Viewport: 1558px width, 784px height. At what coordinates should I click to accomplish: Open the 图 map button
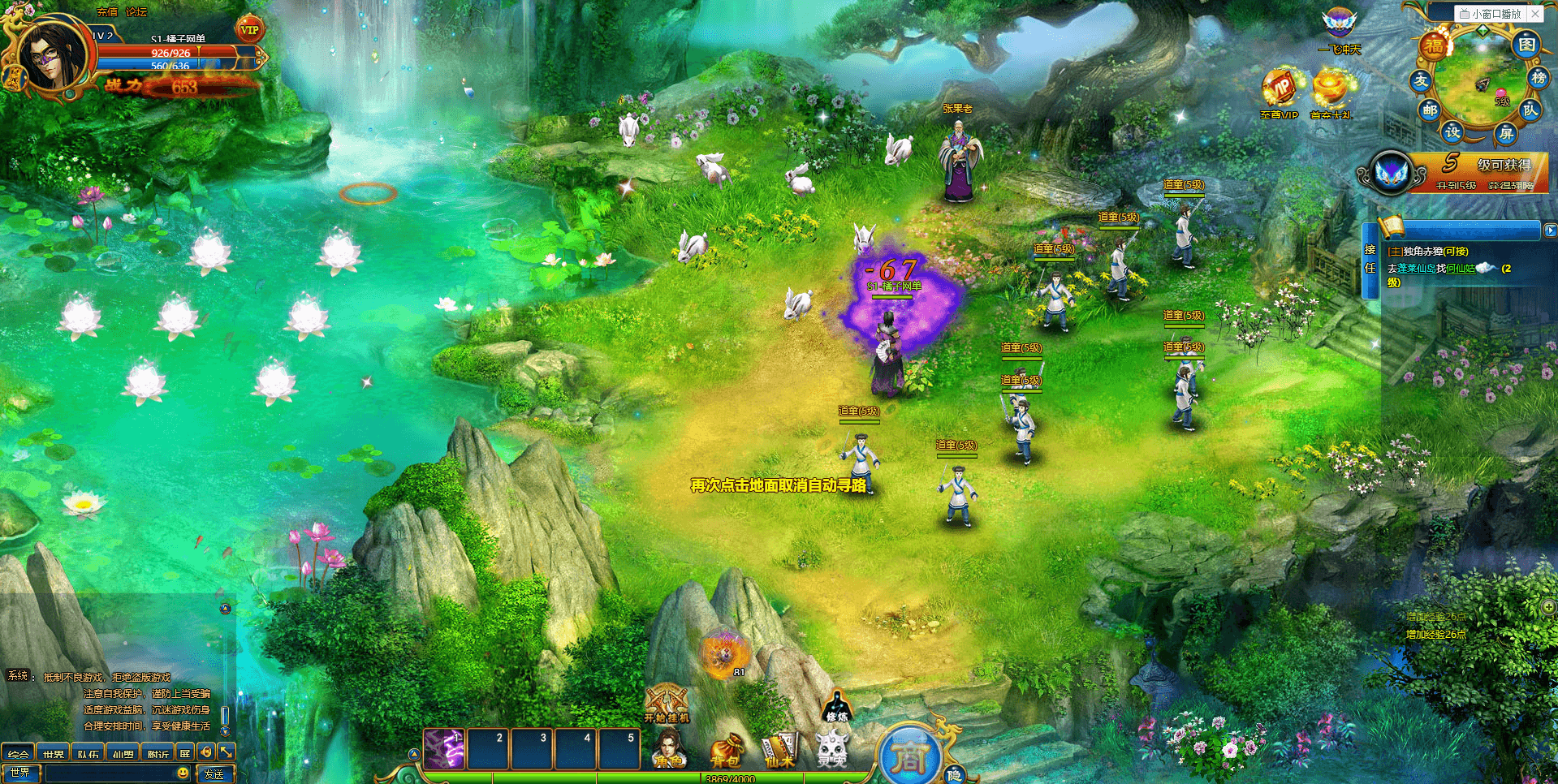coord(1526,44)
